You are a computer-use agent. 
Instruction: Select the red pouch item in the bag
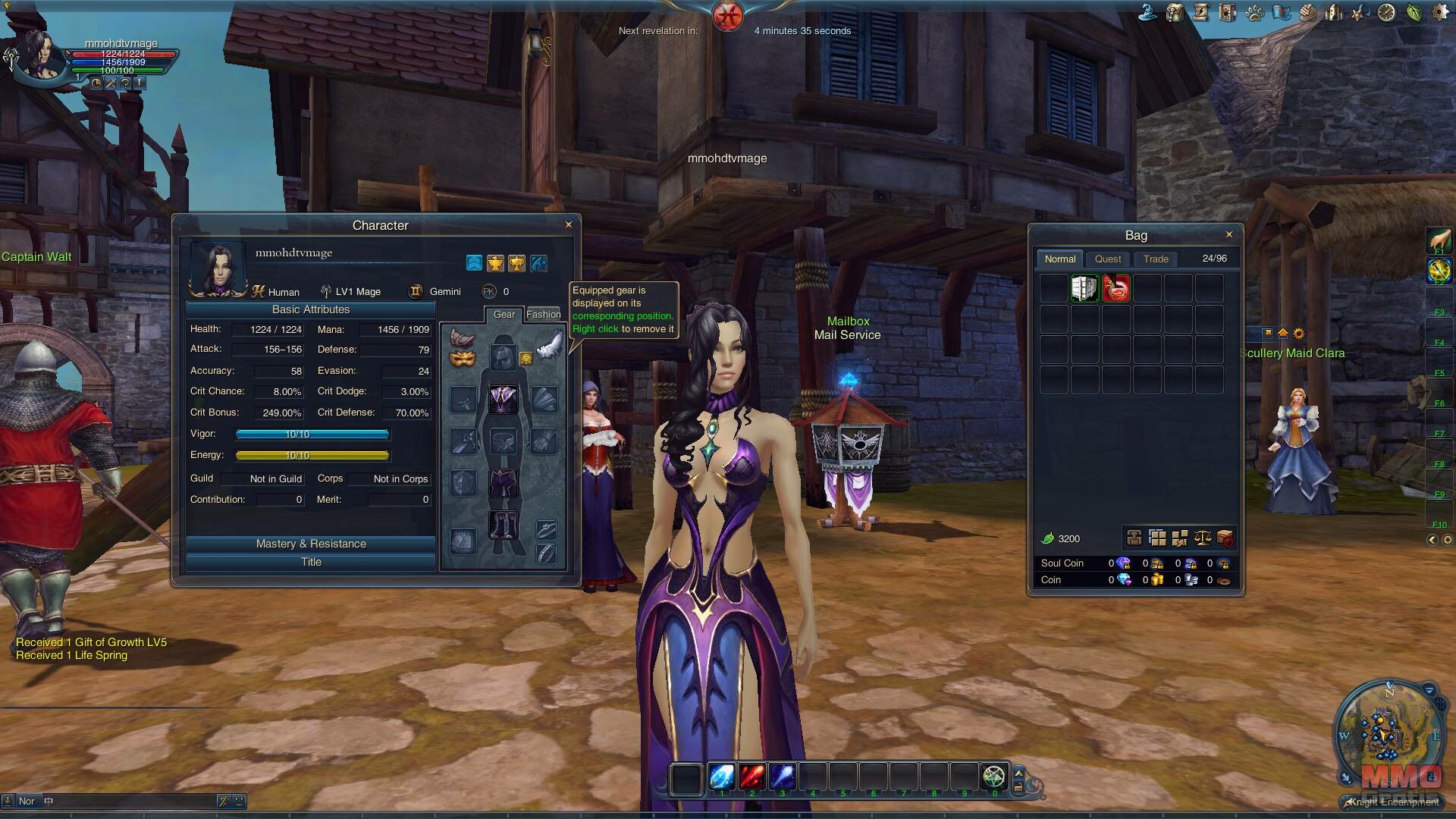[x=1116, y=289]
